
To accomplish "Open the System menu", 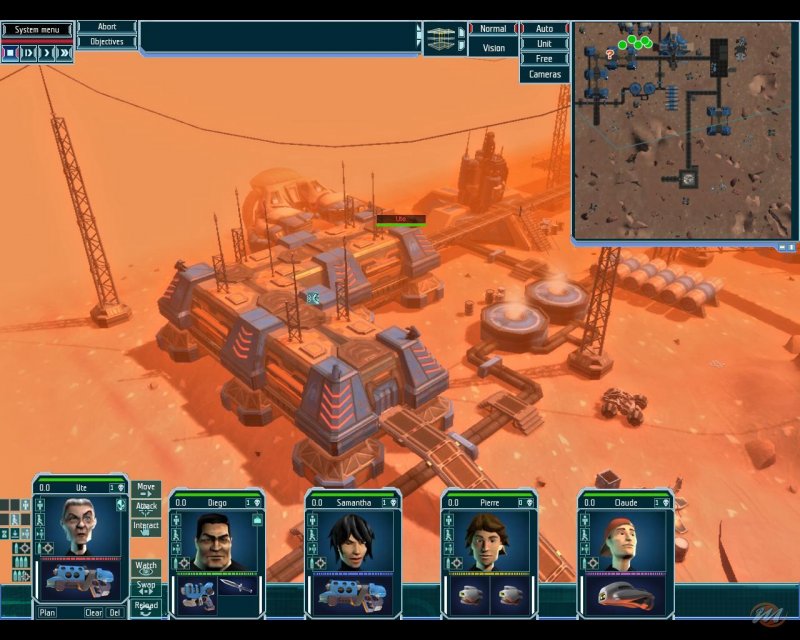I will [x=36, y=29].
